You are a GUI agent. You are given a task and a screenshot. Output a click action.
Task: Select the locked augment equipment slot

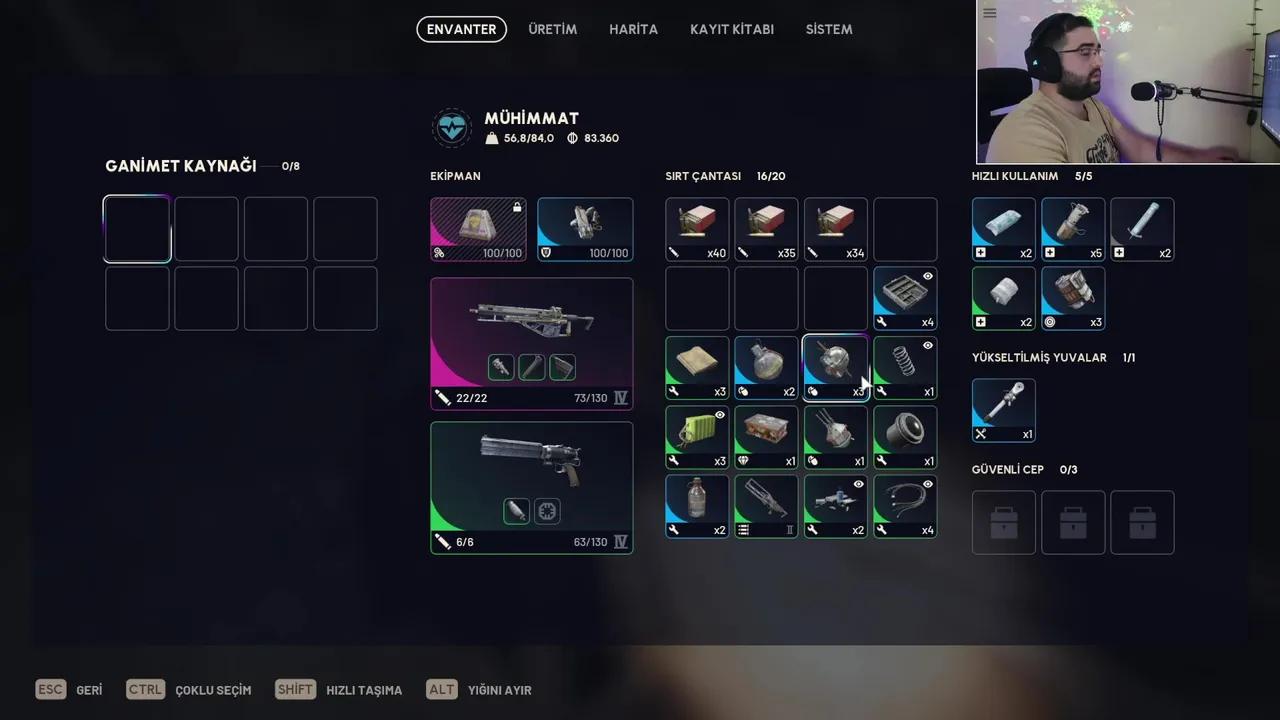(478, 229)
